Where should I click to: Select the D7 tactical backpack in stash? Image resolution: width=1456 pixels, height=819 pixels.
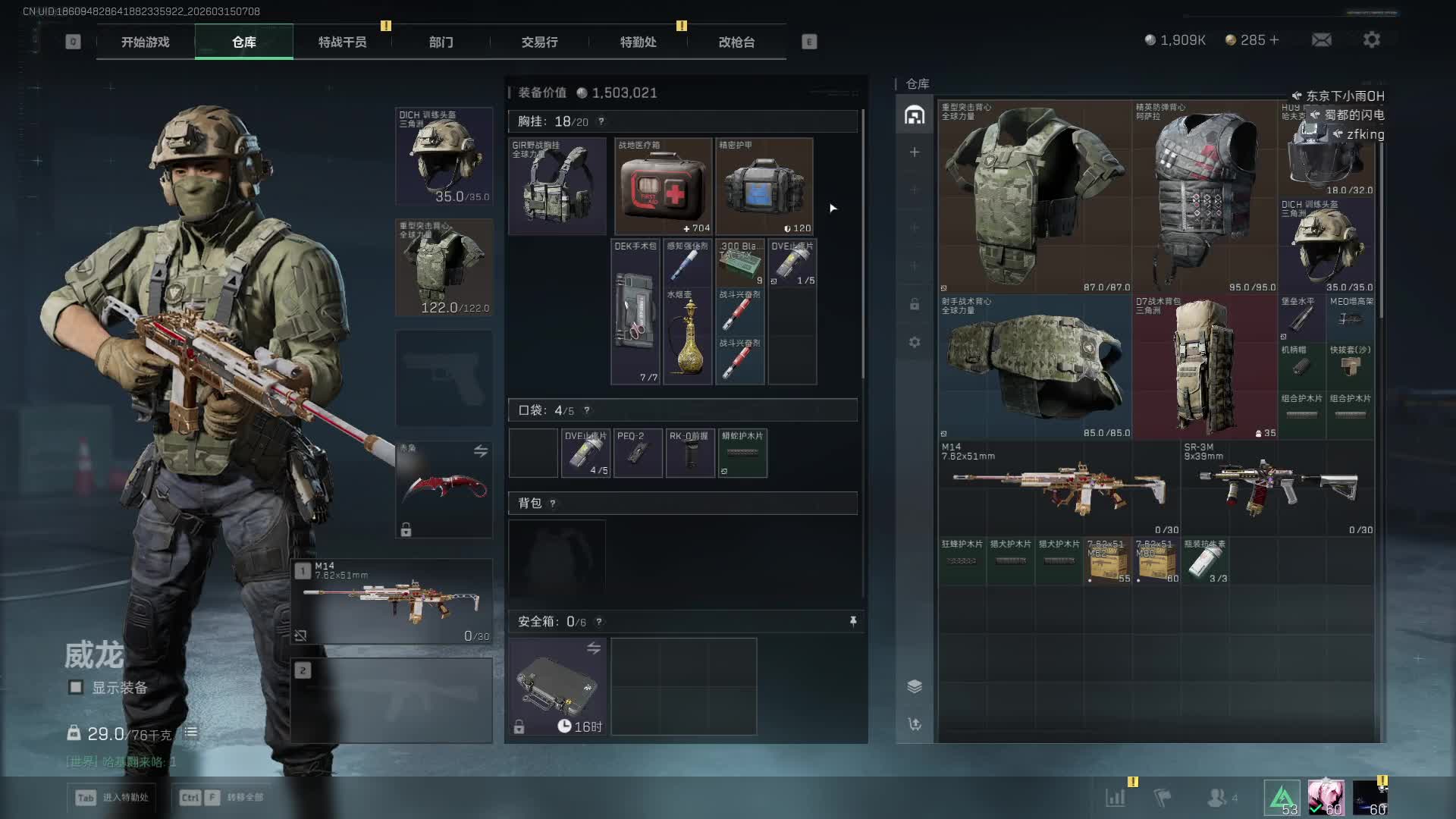pos(1205,367)
